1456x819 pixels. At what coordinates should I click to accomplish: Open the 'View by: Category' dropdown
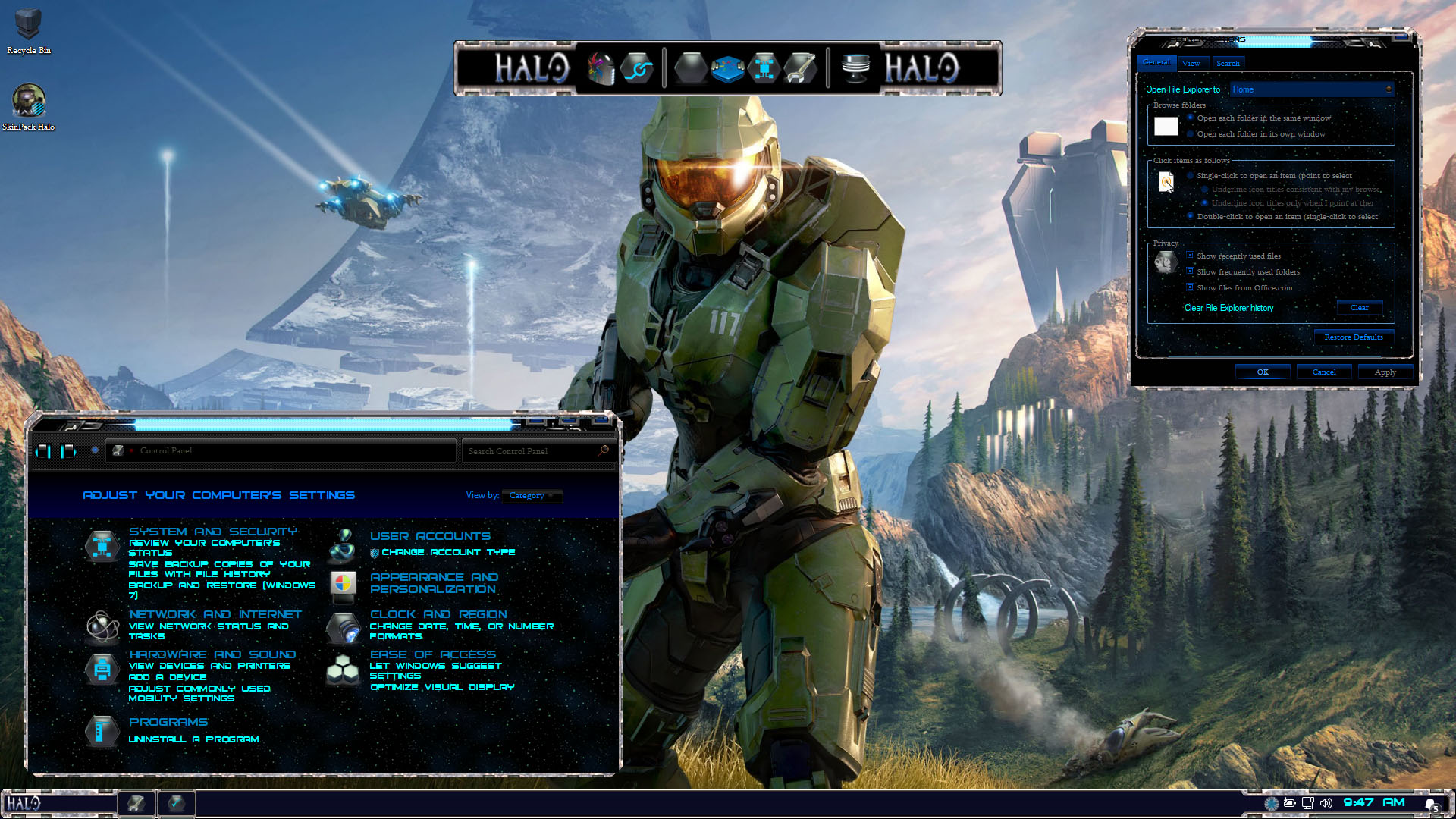coord(533,496)
